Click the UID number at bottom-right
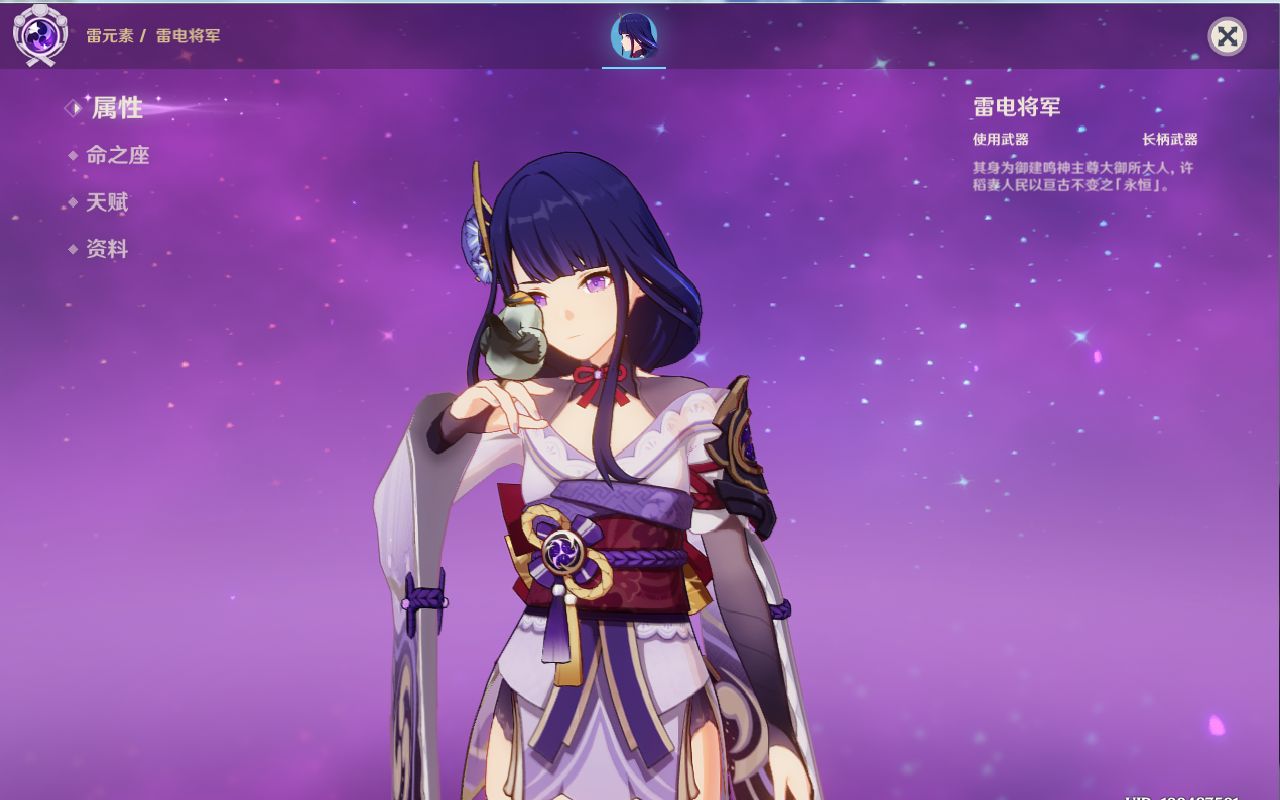This screenshot has width=1280, height=800. [x=1180, y=795]
